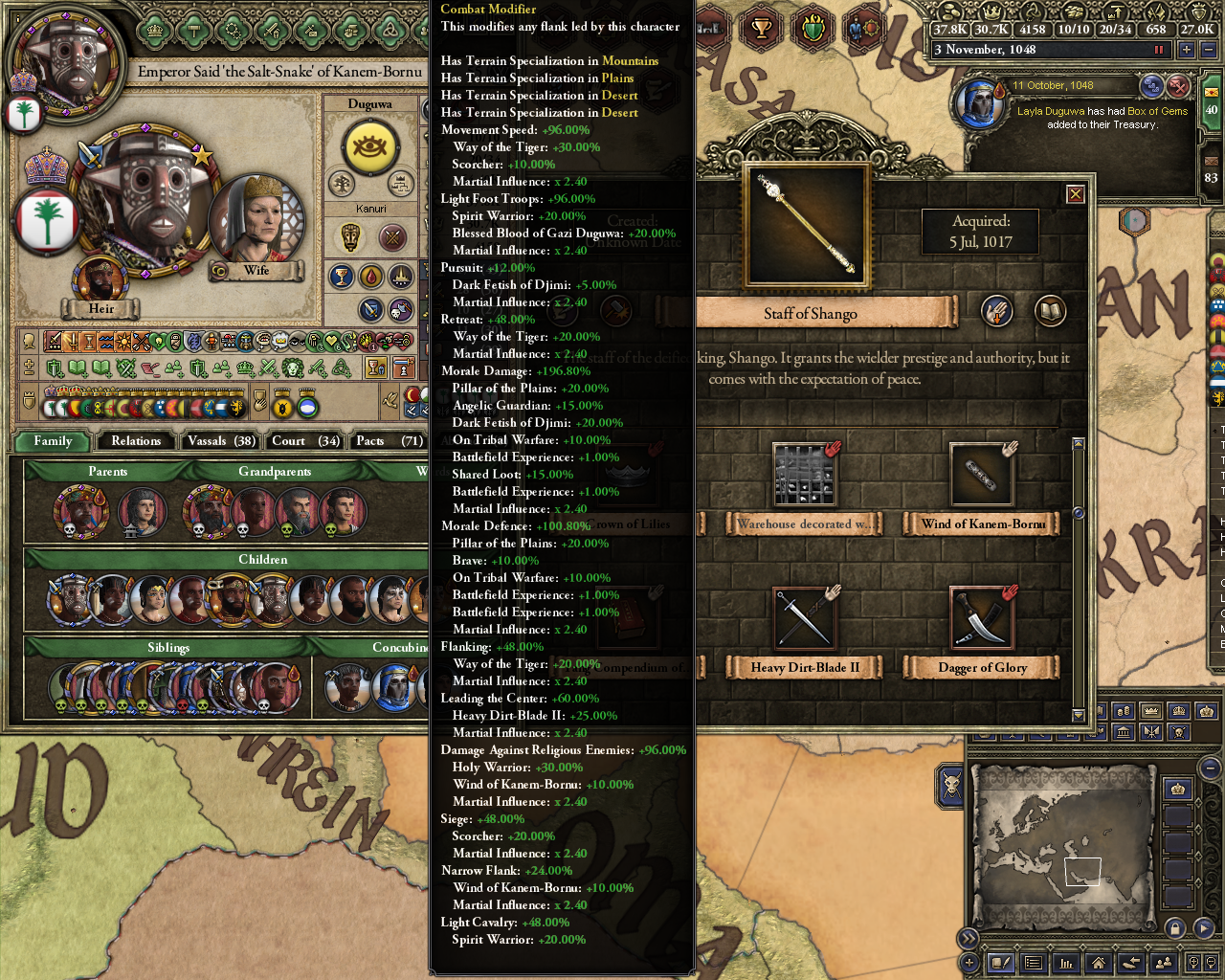Screen dimensions: 1225x980
Task: Select the zoom-in magnifier icon
Action: (1194, 962)
